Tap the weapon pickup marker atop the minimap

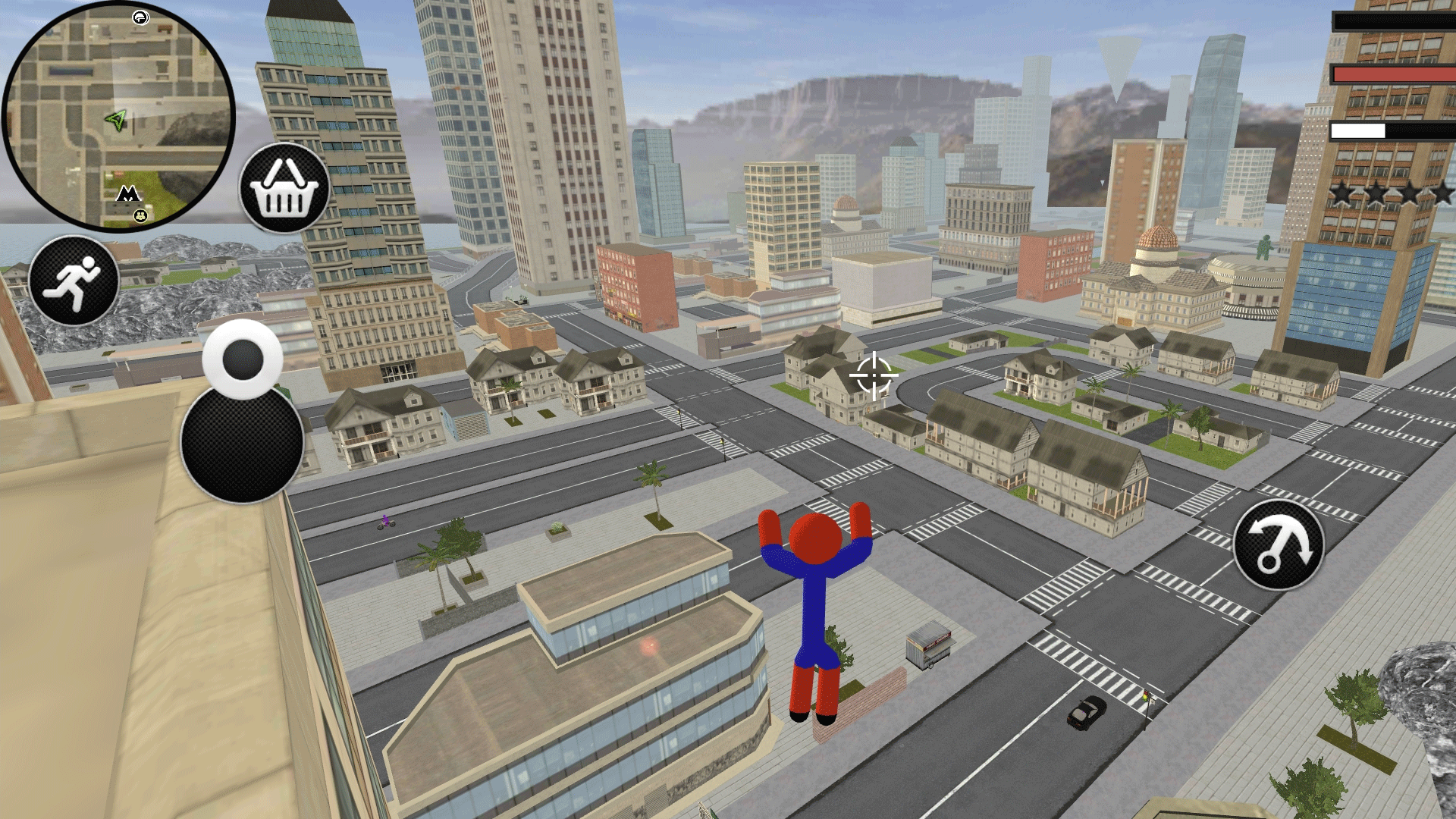pos(140,17)
